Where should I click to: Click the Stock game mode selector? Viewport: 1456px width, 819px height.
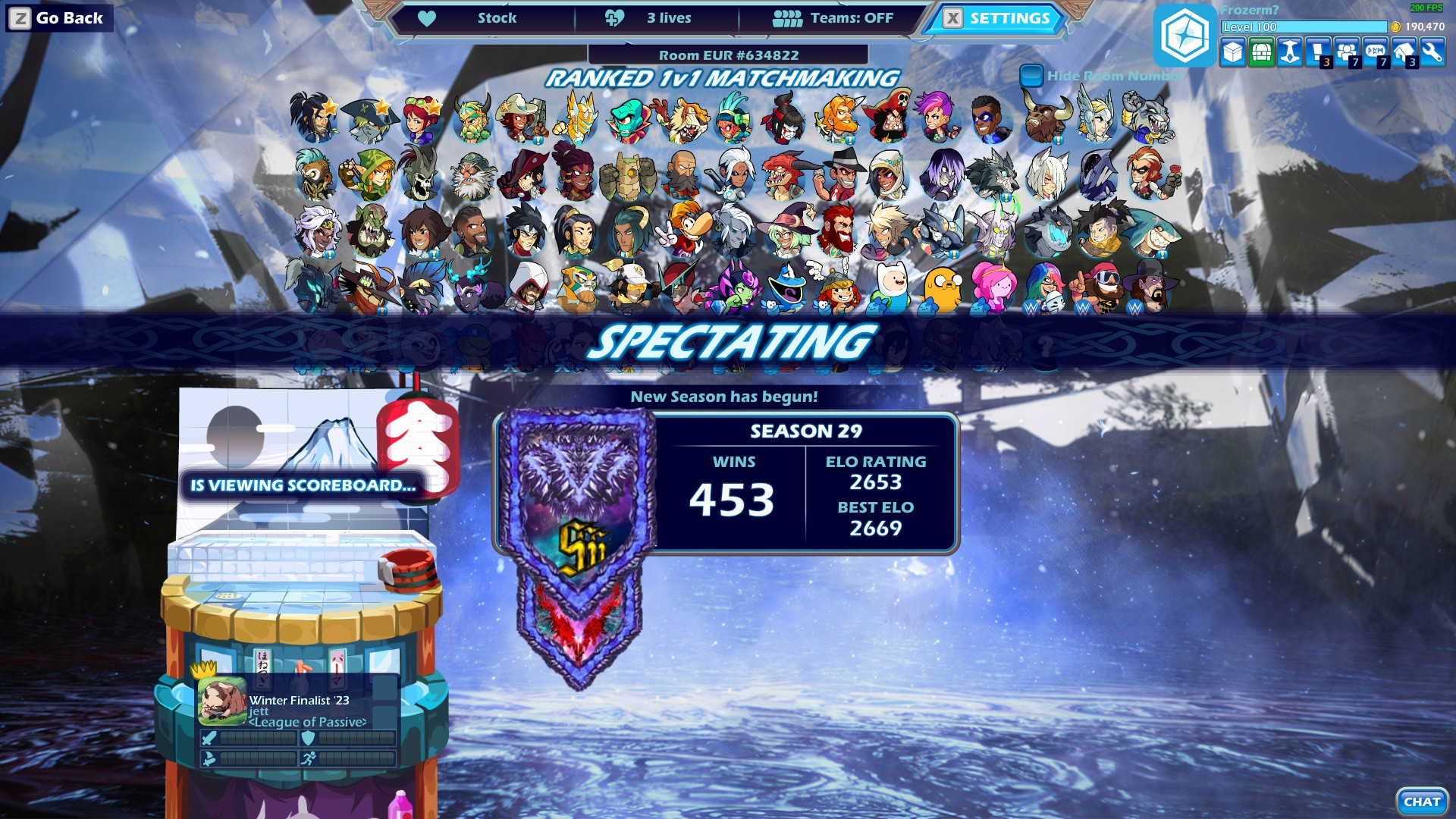(497, 17)
